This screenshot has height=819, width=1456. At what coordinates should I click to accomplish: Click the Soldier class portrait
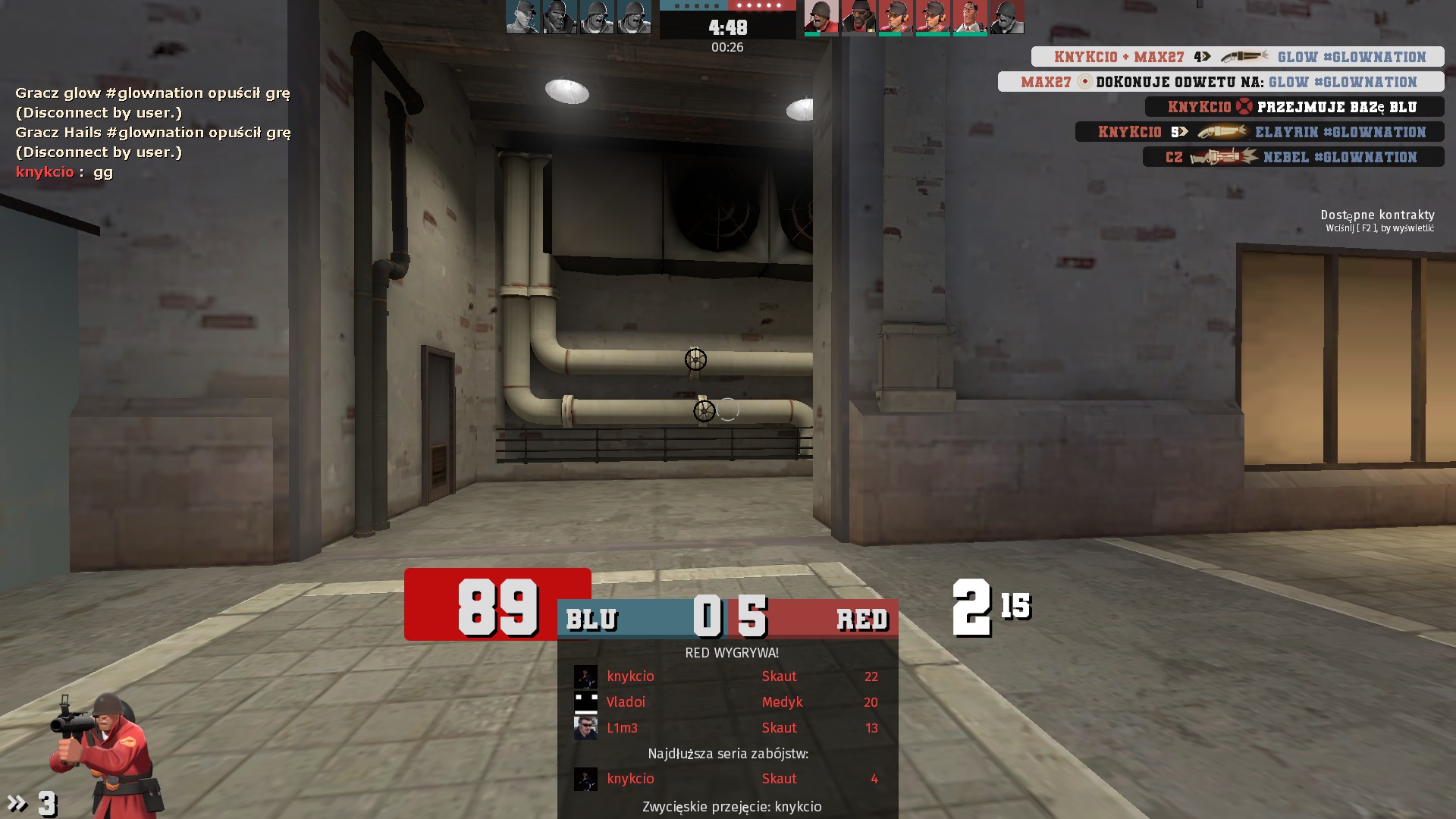(x=106, y=755)
